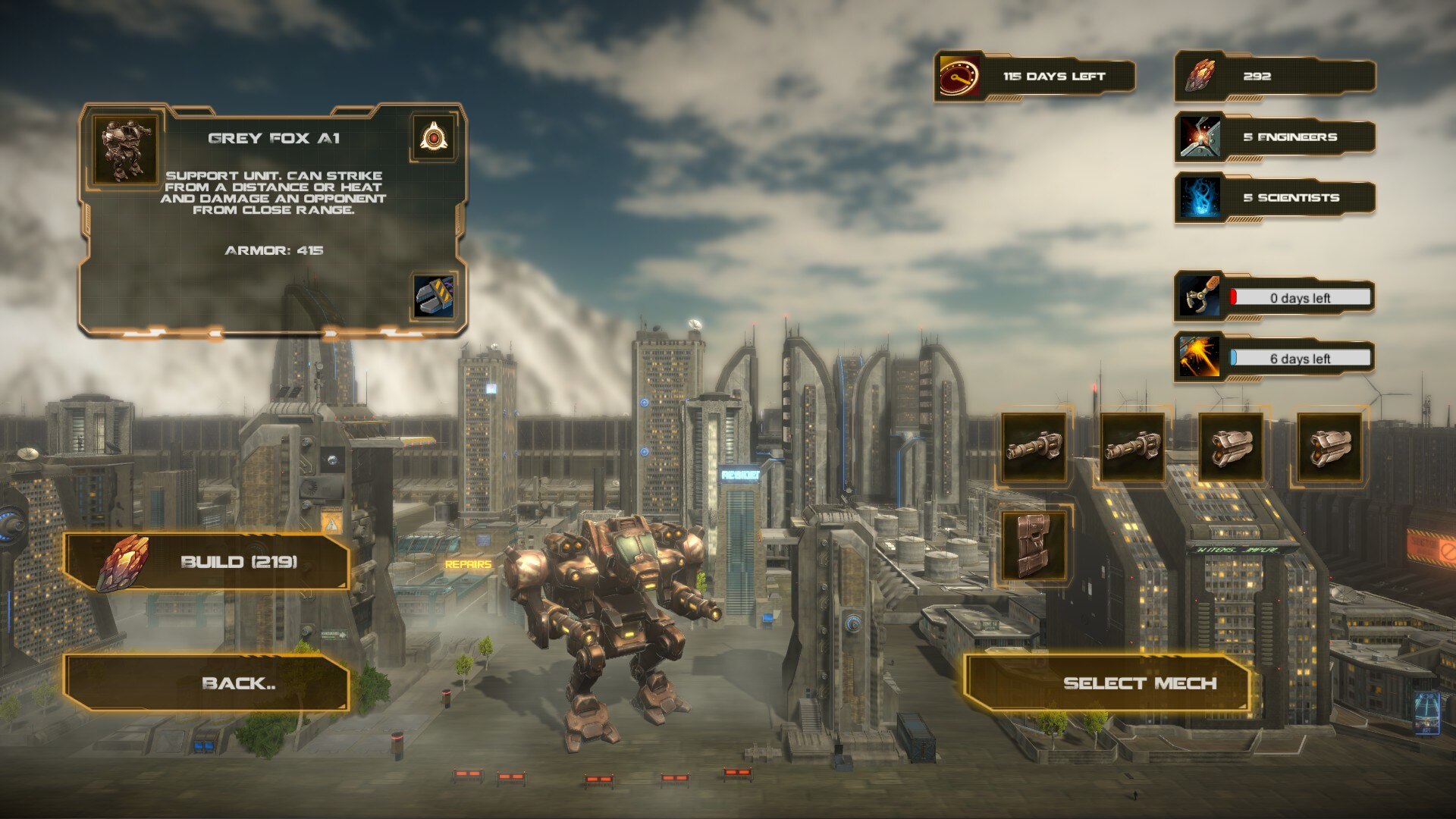Open the Scientists panel
This screenshot has height=819, width=1456.
tap(1276, 198)
